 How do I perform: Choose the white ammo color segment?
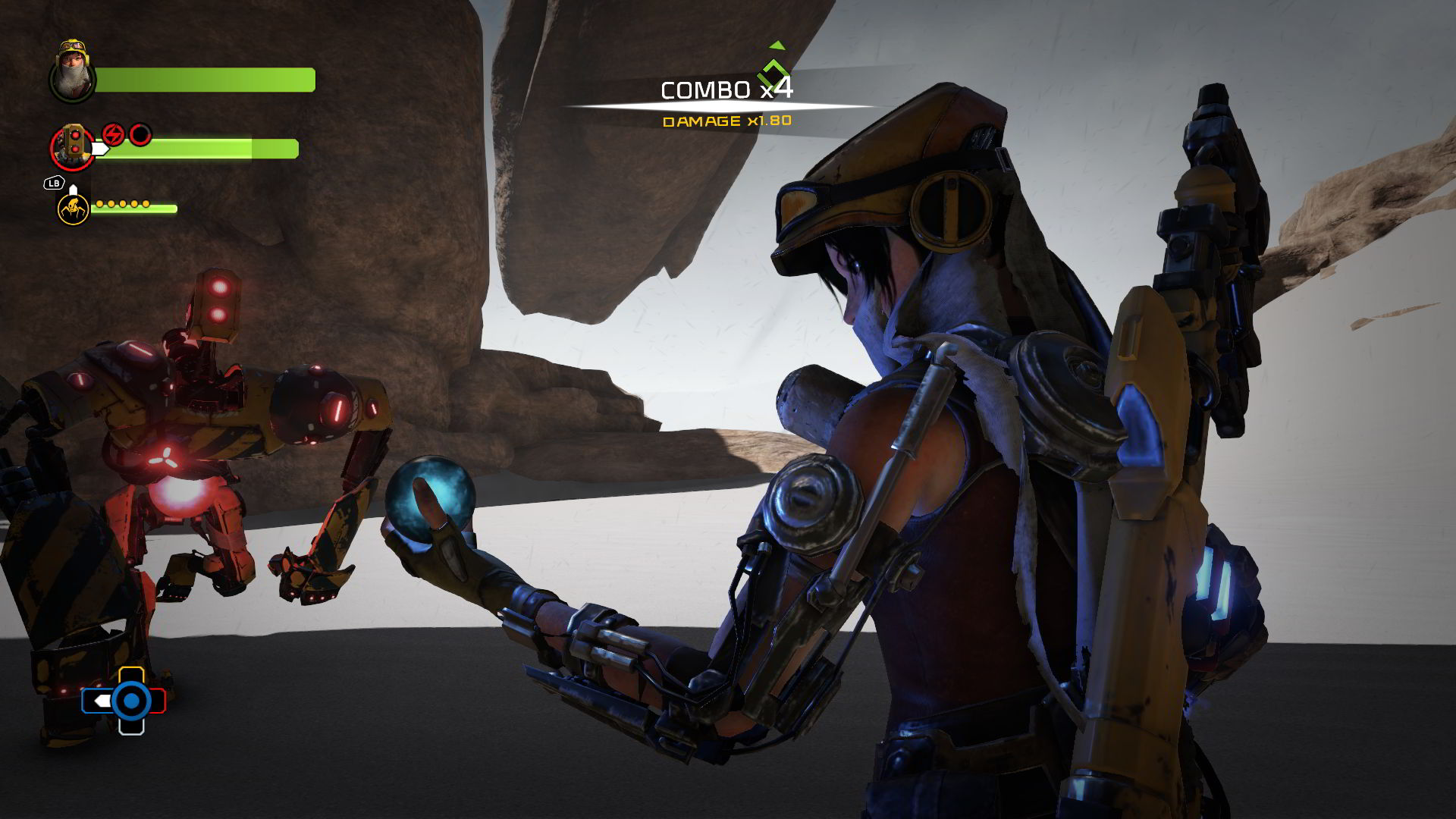pyautogui.click(x=131, y=726)
